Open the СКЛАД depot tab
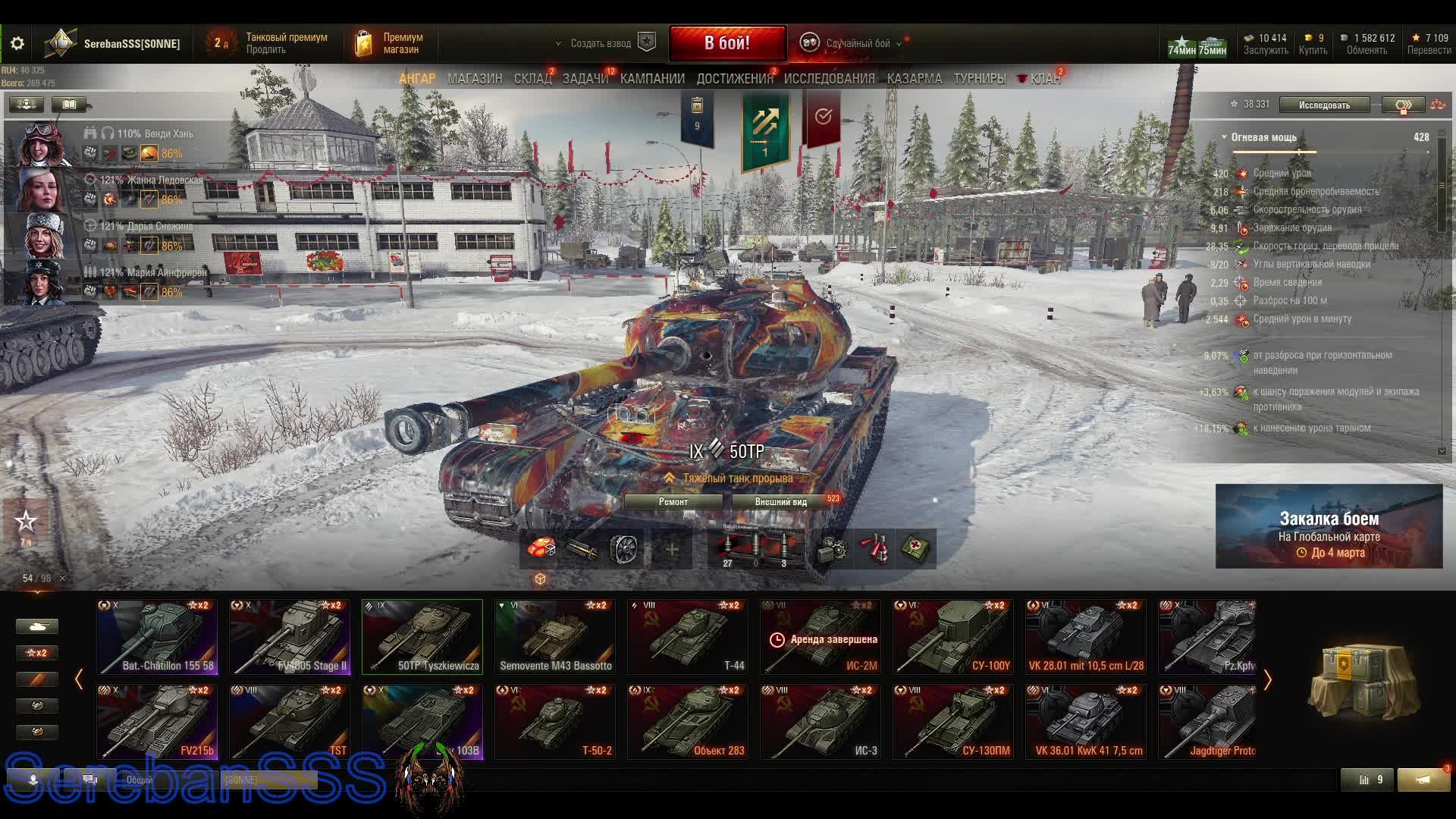1456x819 pixels. tap(532, 79)
